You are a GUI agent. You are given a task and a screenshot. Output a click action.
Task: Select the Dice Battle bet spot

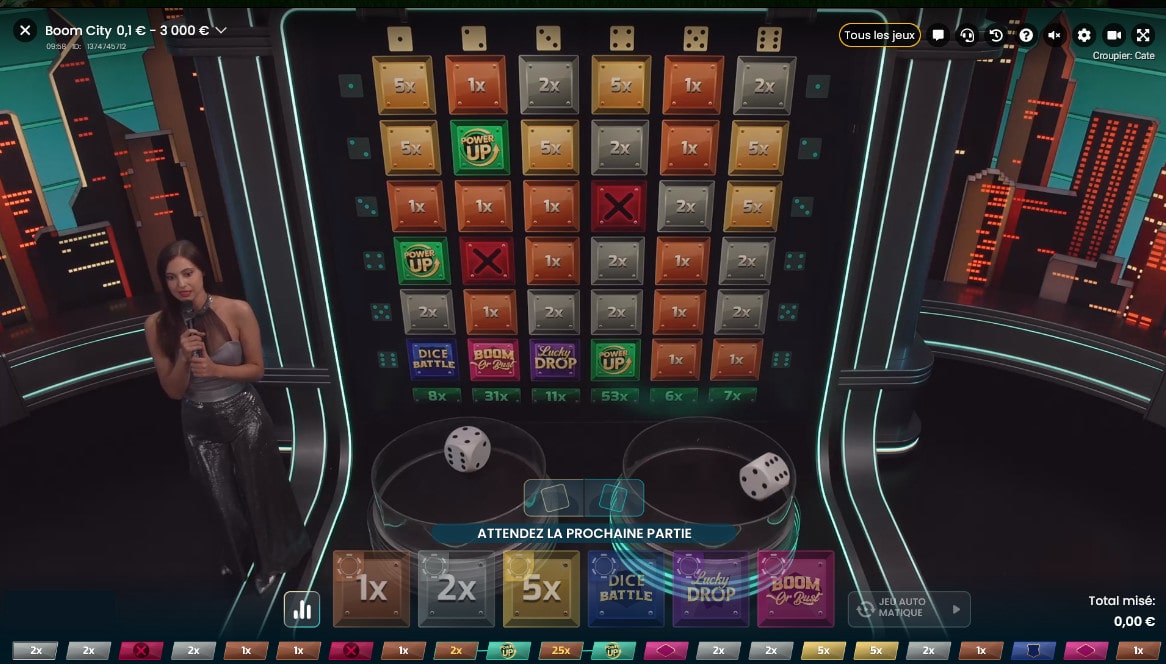tap(626, 589)
